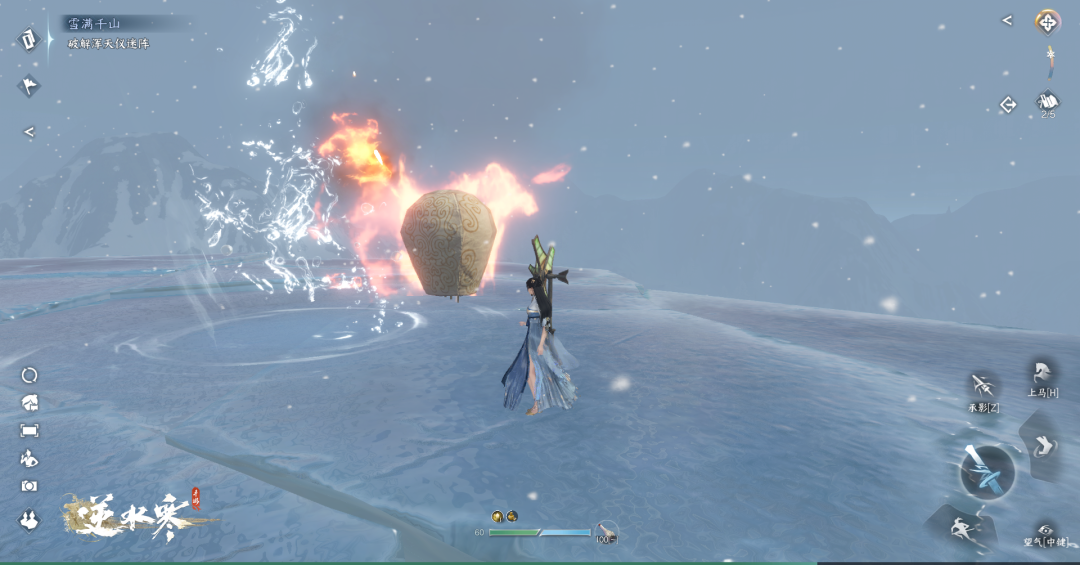
Task: Open the character pose icon
Action: (29, 458)
